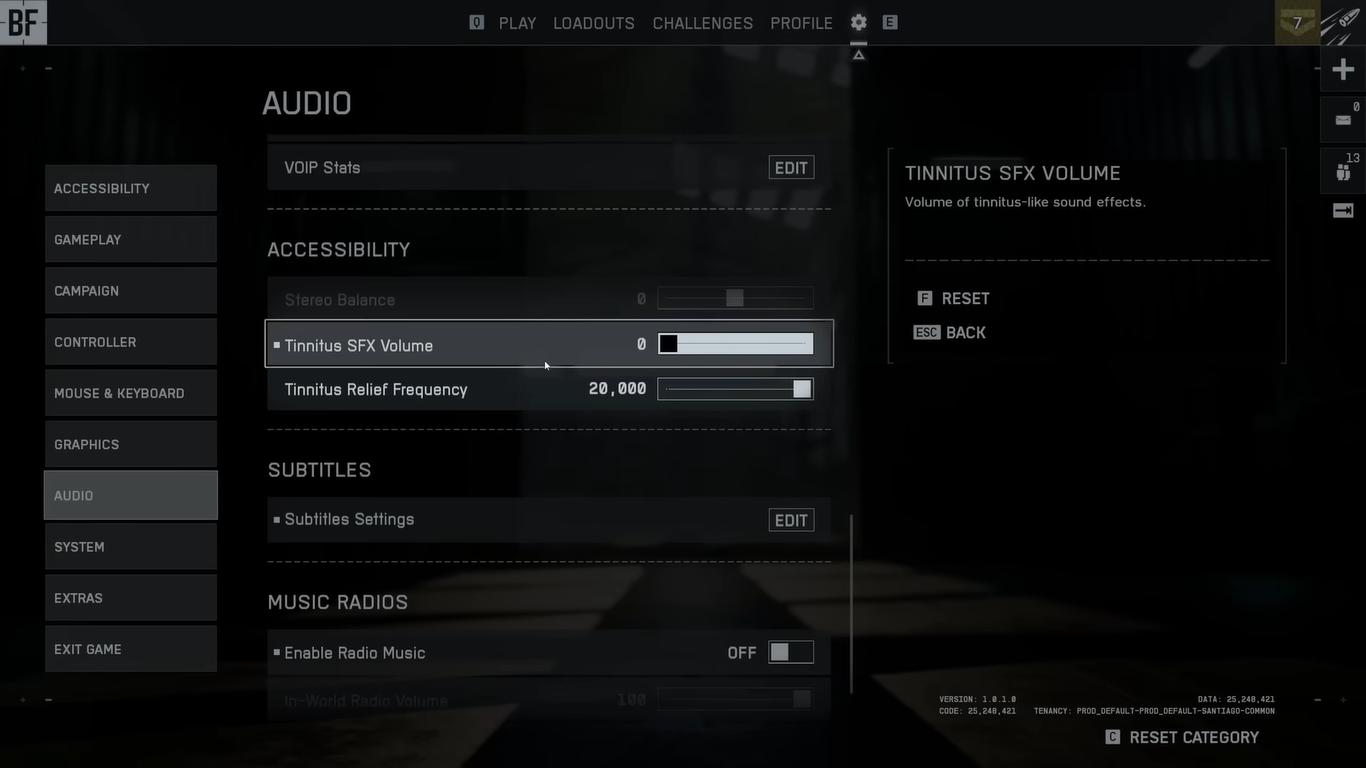Choose Exit Game from the sidebar
Image resolution: width=1366 pixels, height=768 pixels.
[130, 649]
